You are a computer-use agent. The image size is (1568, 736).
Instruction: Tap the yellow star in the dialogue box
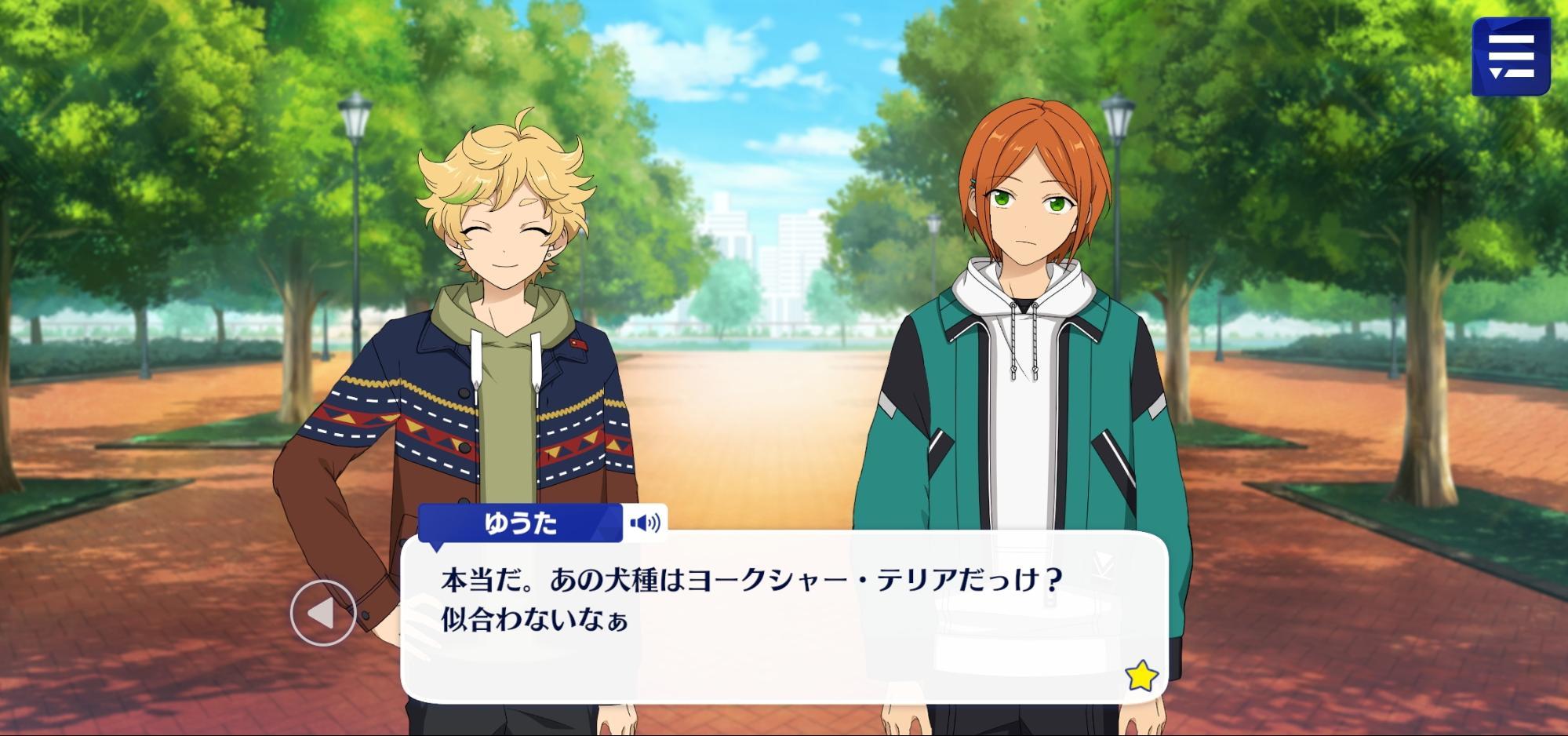1141,676
